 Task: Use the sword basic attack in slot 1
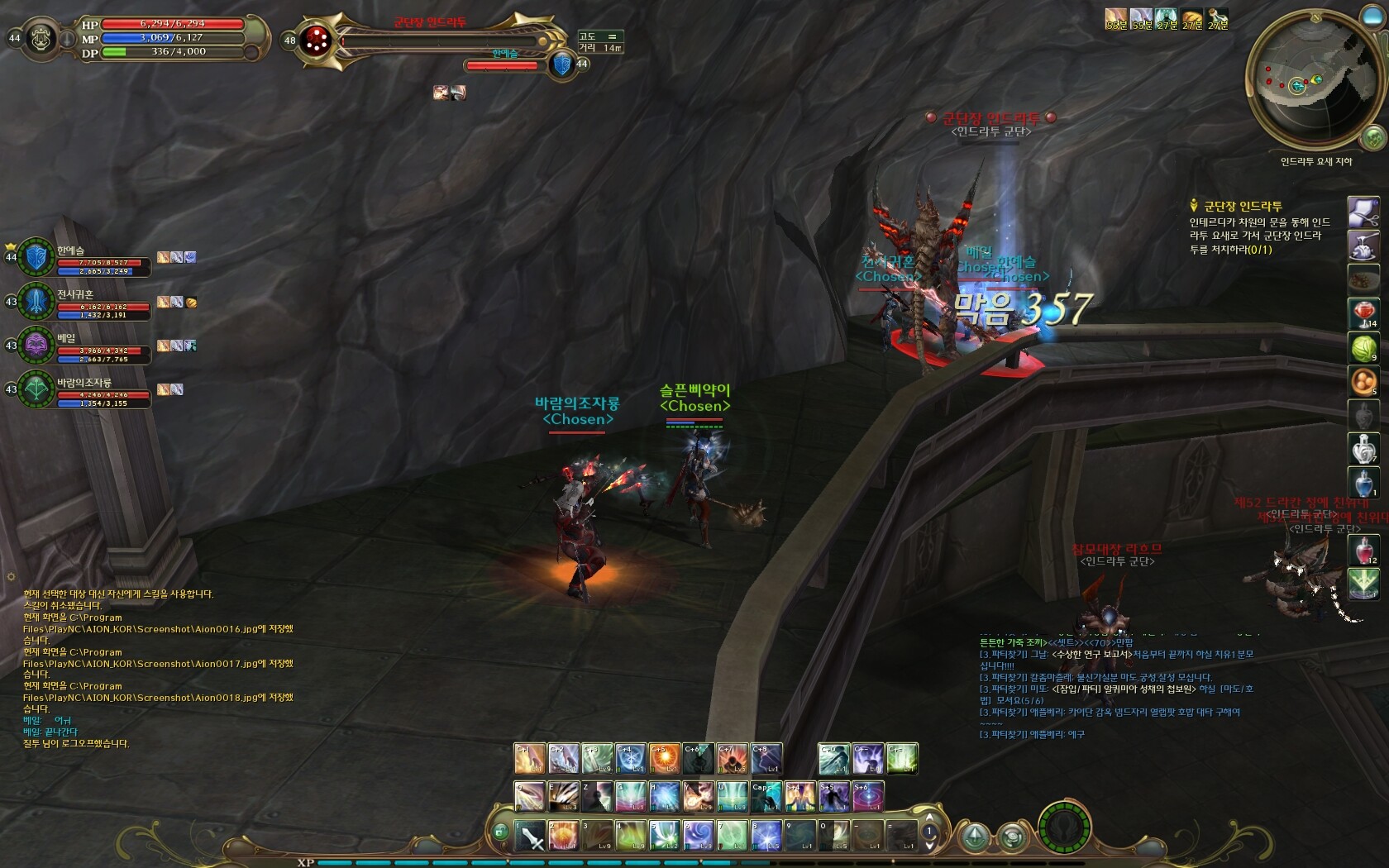pyautogui.click(x=530, y=835)
